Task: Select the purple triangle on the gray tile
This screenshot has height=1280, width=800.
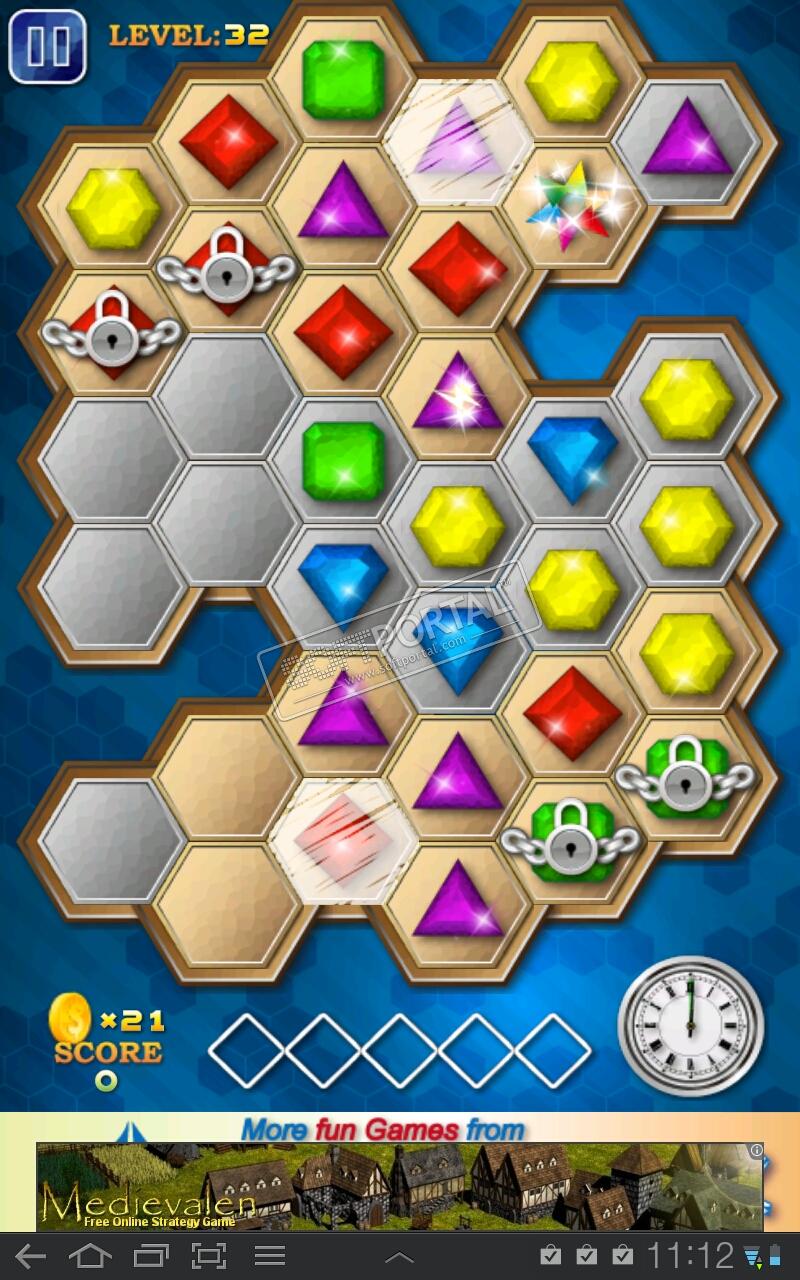Action: tap(687, 140)
